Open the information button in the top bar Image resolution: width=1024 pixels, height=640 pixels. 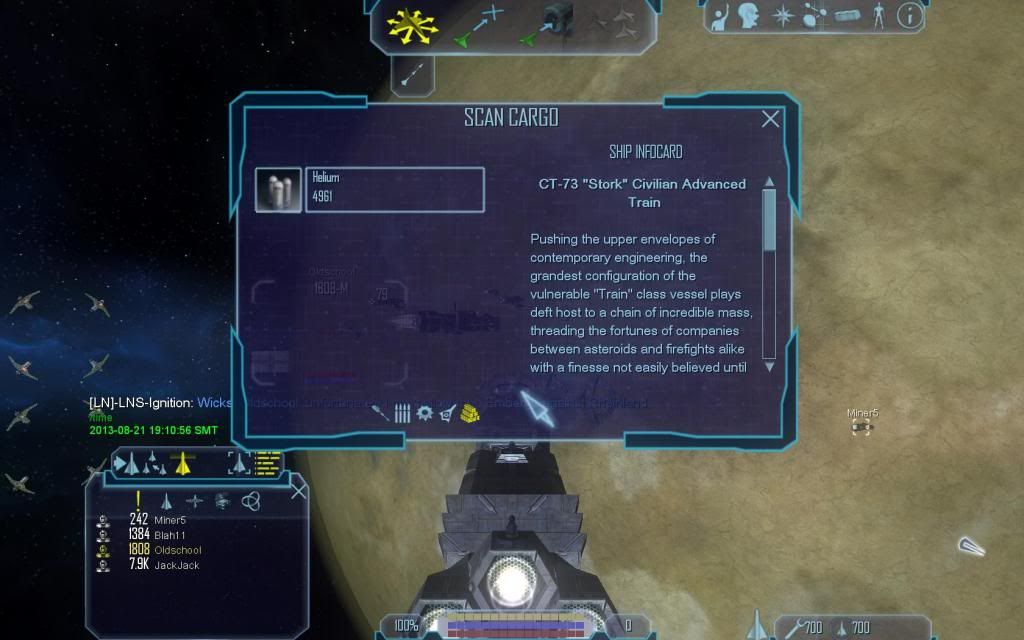[908, 16]
